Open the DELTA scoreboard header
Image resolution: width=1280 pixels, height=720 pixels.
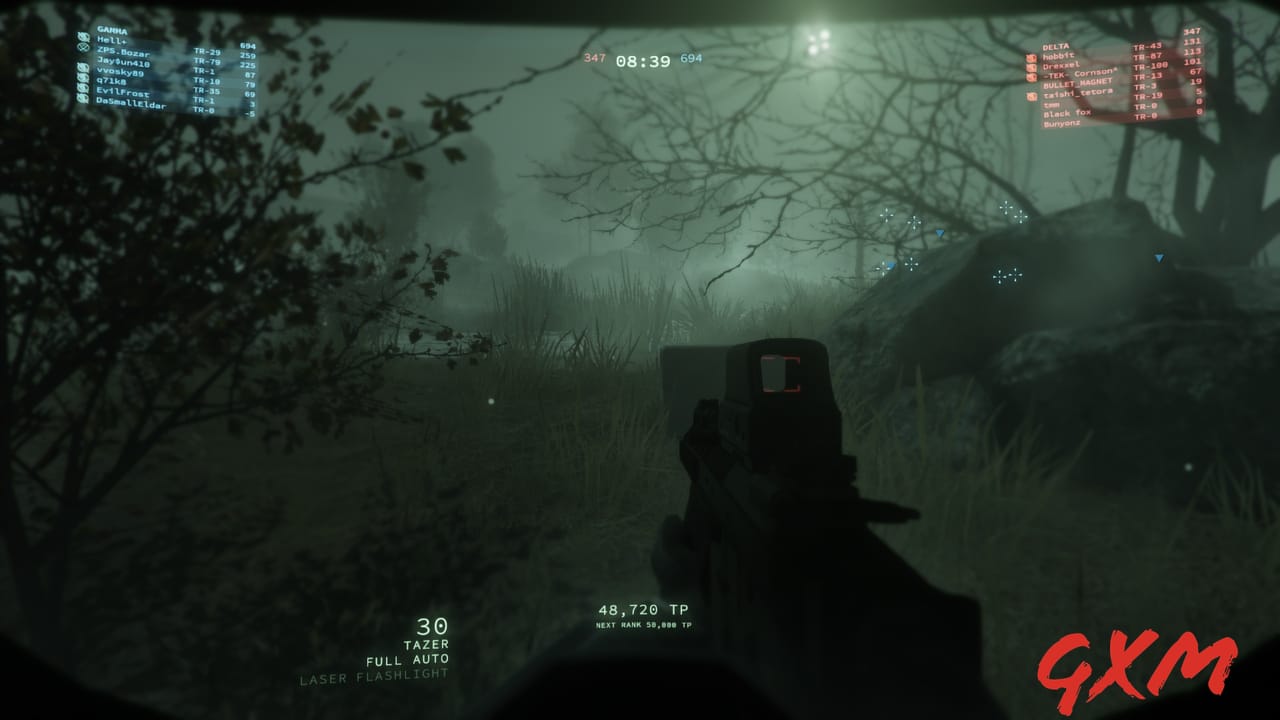pos(1057,46)
